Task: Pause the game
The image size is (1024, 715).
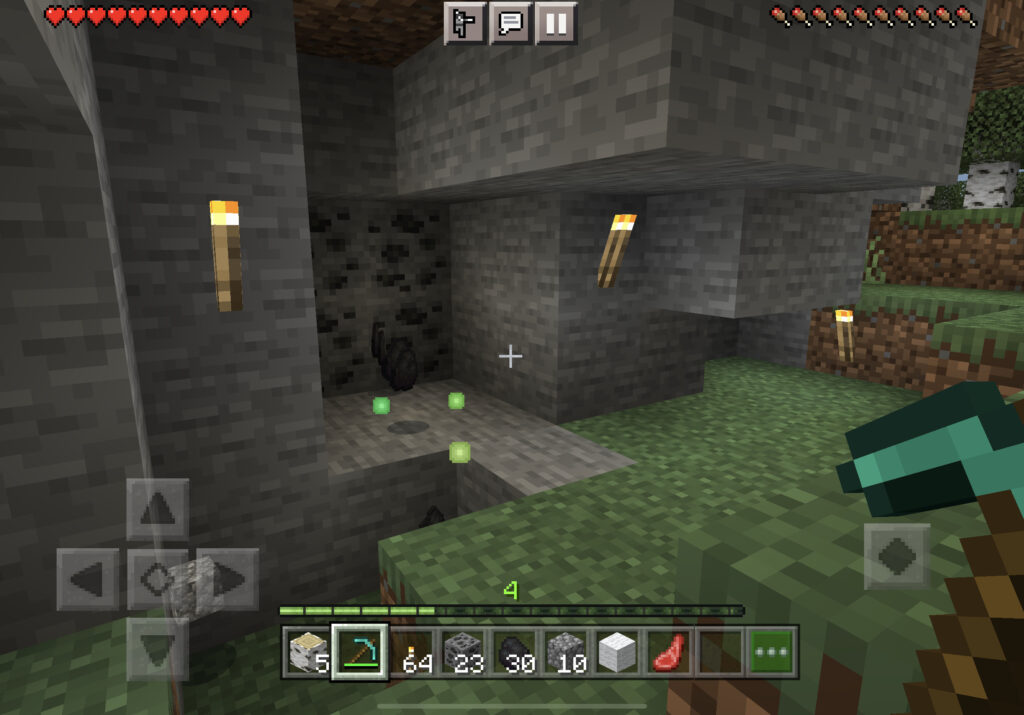Action: pos(556,23)
